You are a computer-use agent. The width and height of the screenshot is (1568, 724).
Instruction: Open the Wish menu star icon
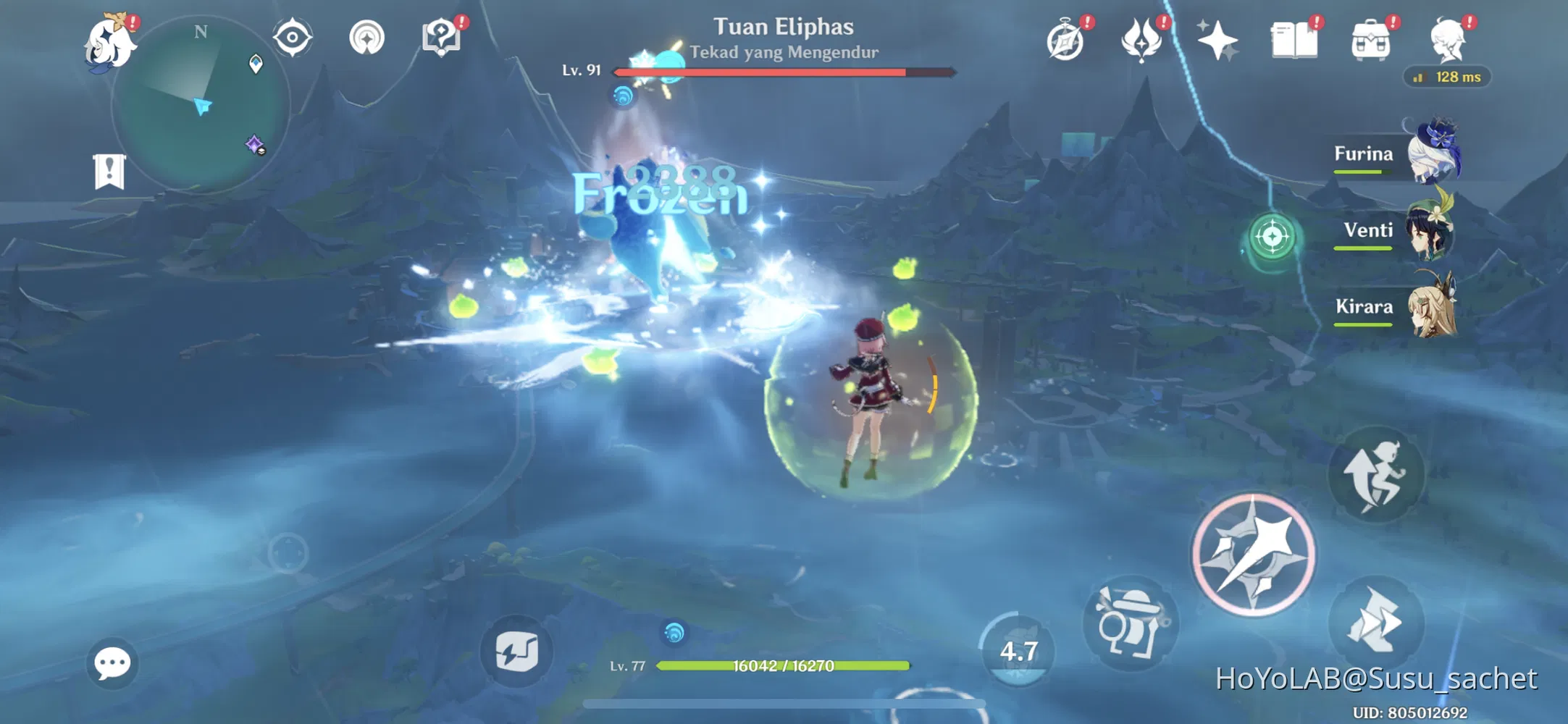click(1217, 41)
